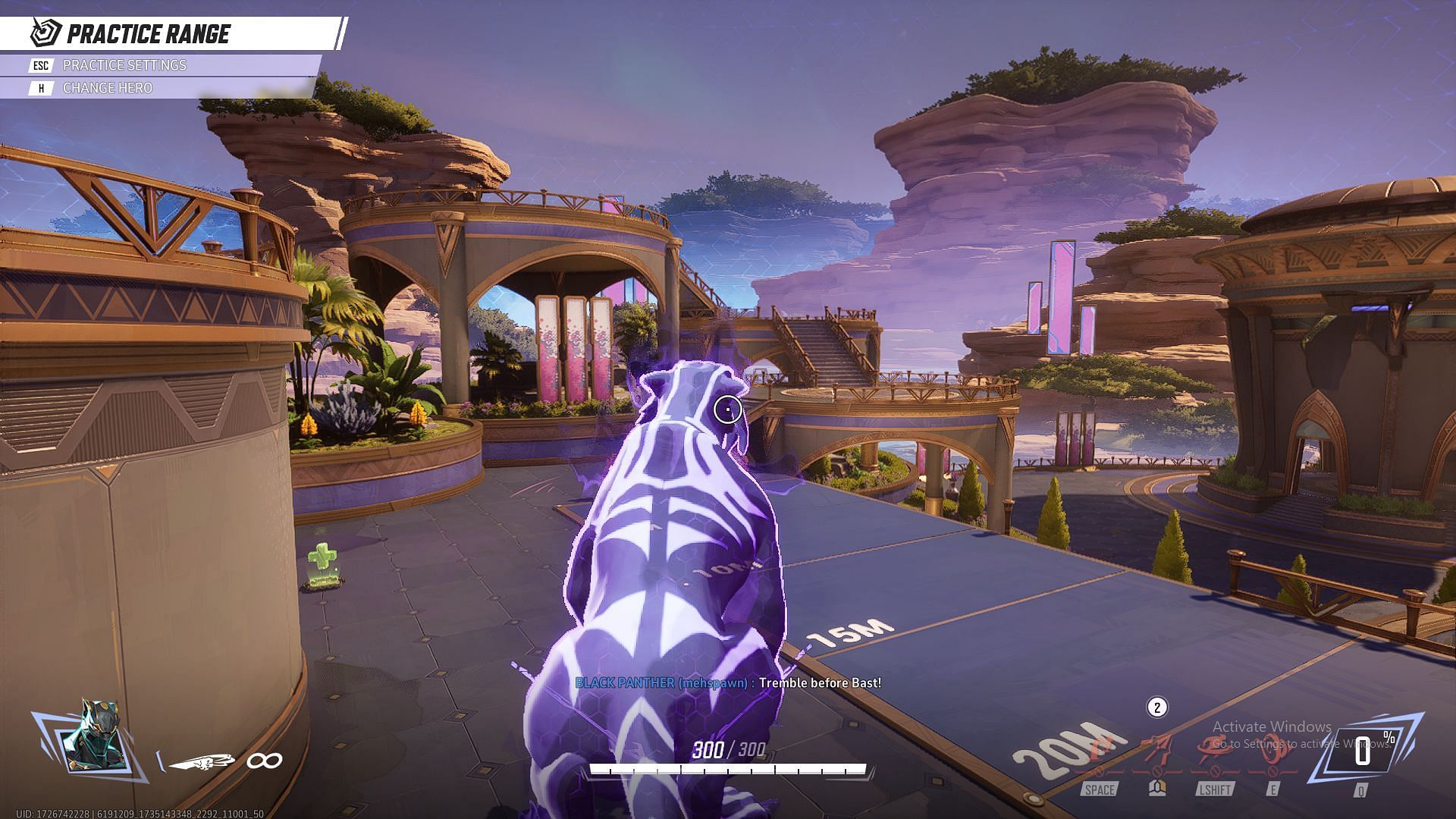Open Practice Settings in the top-left panel
This screenshot has height=819, width=1456.
(x=124, y=65)
